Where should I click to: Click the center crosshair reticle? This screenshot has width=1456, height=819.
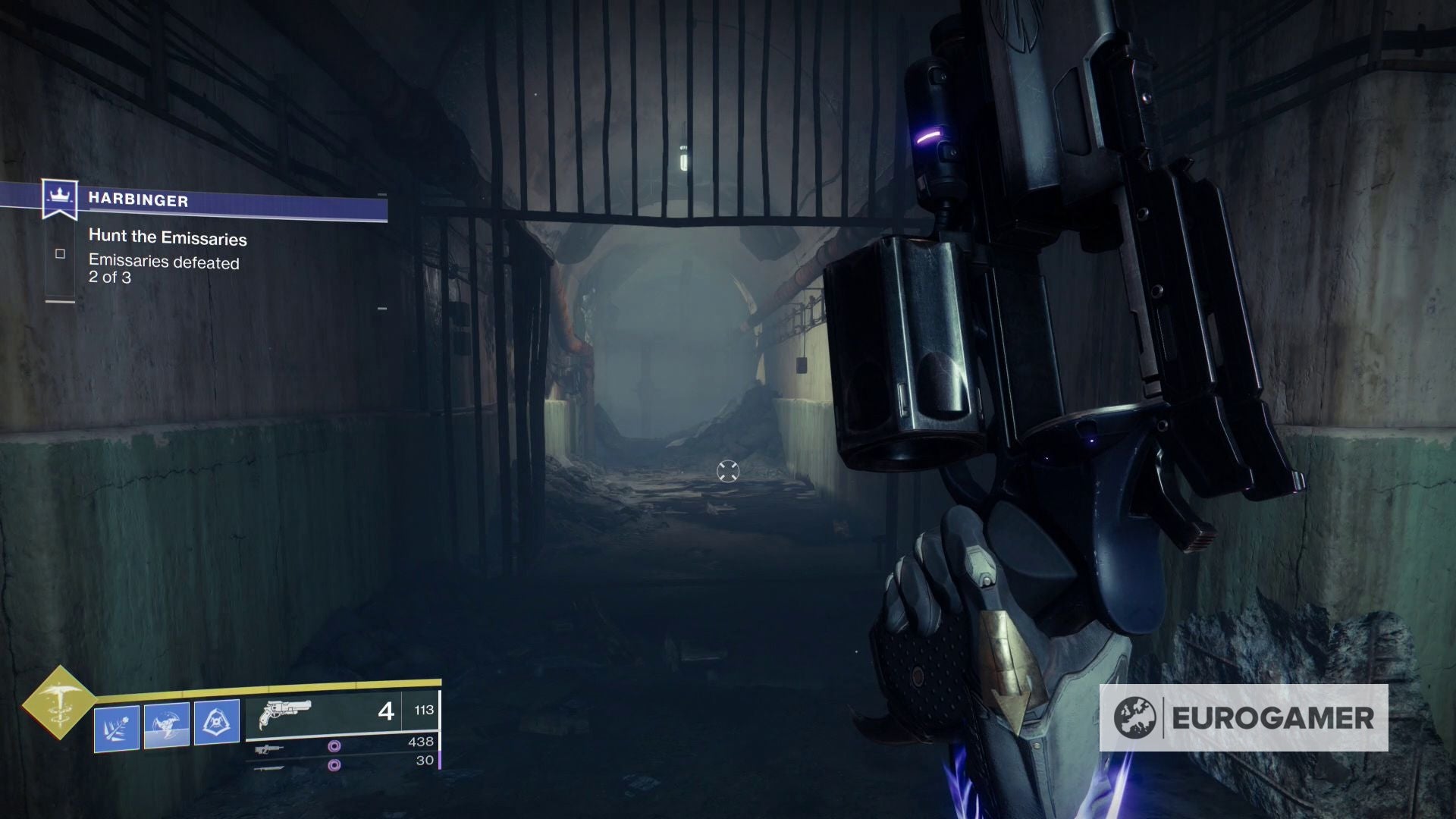(727, 471)
